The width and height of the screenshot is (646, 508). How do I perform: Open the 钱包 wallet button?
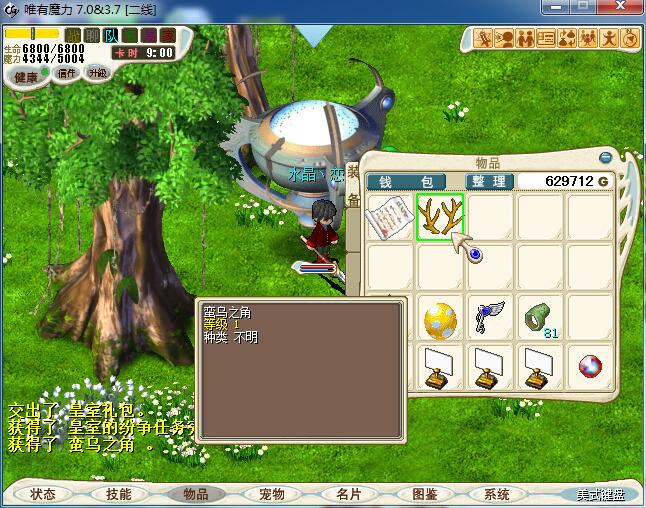413,182
